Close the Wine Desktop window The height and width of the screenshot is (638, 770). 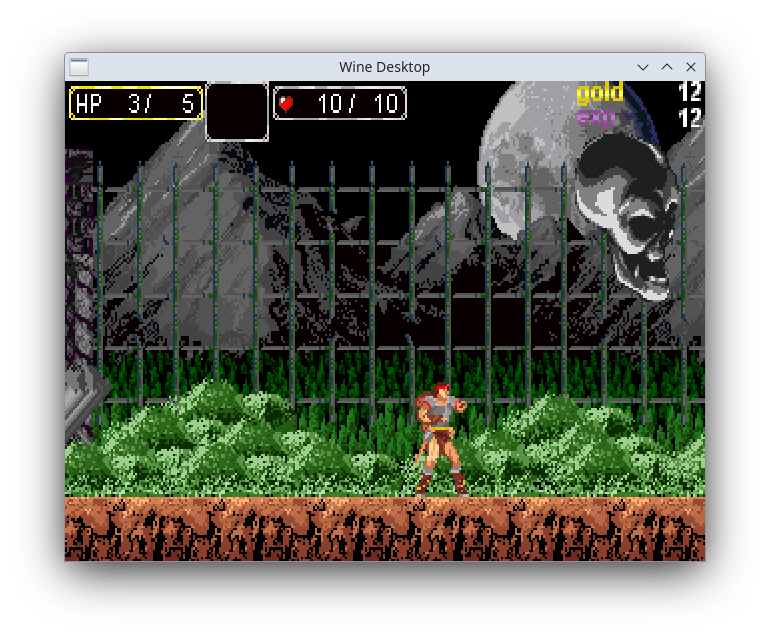690,67
